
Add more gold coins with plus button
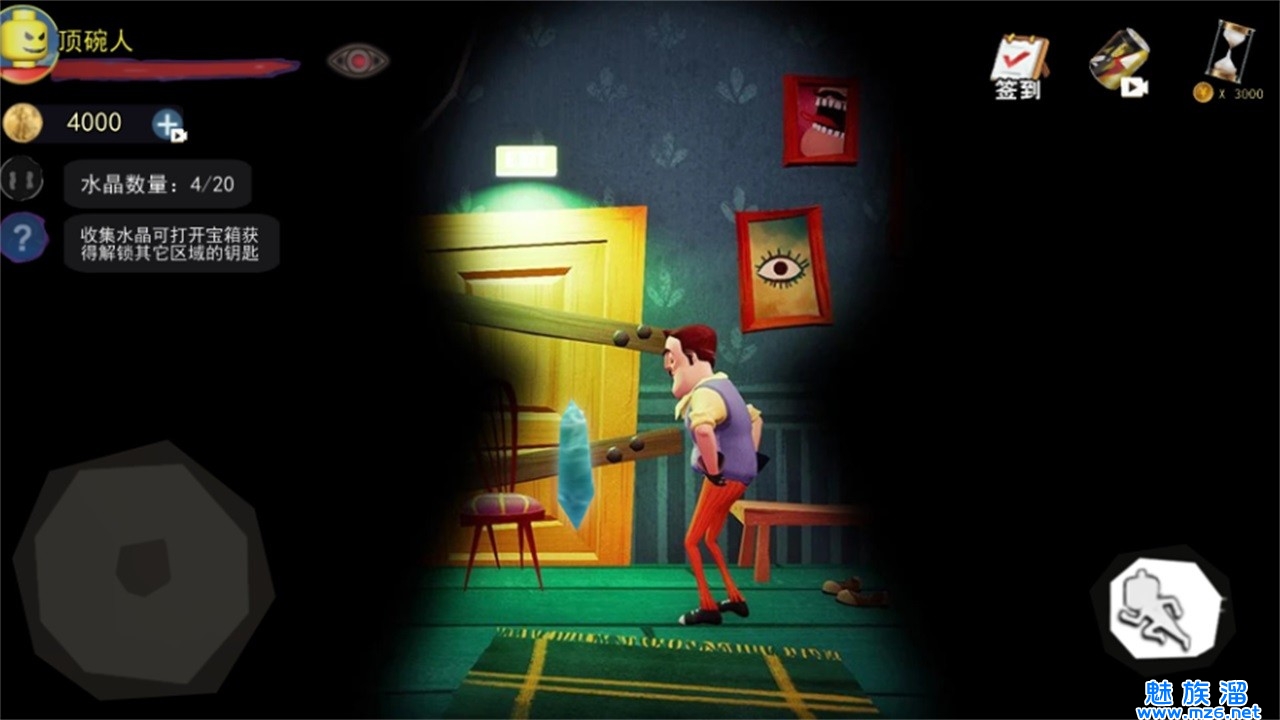click(167, 124)
